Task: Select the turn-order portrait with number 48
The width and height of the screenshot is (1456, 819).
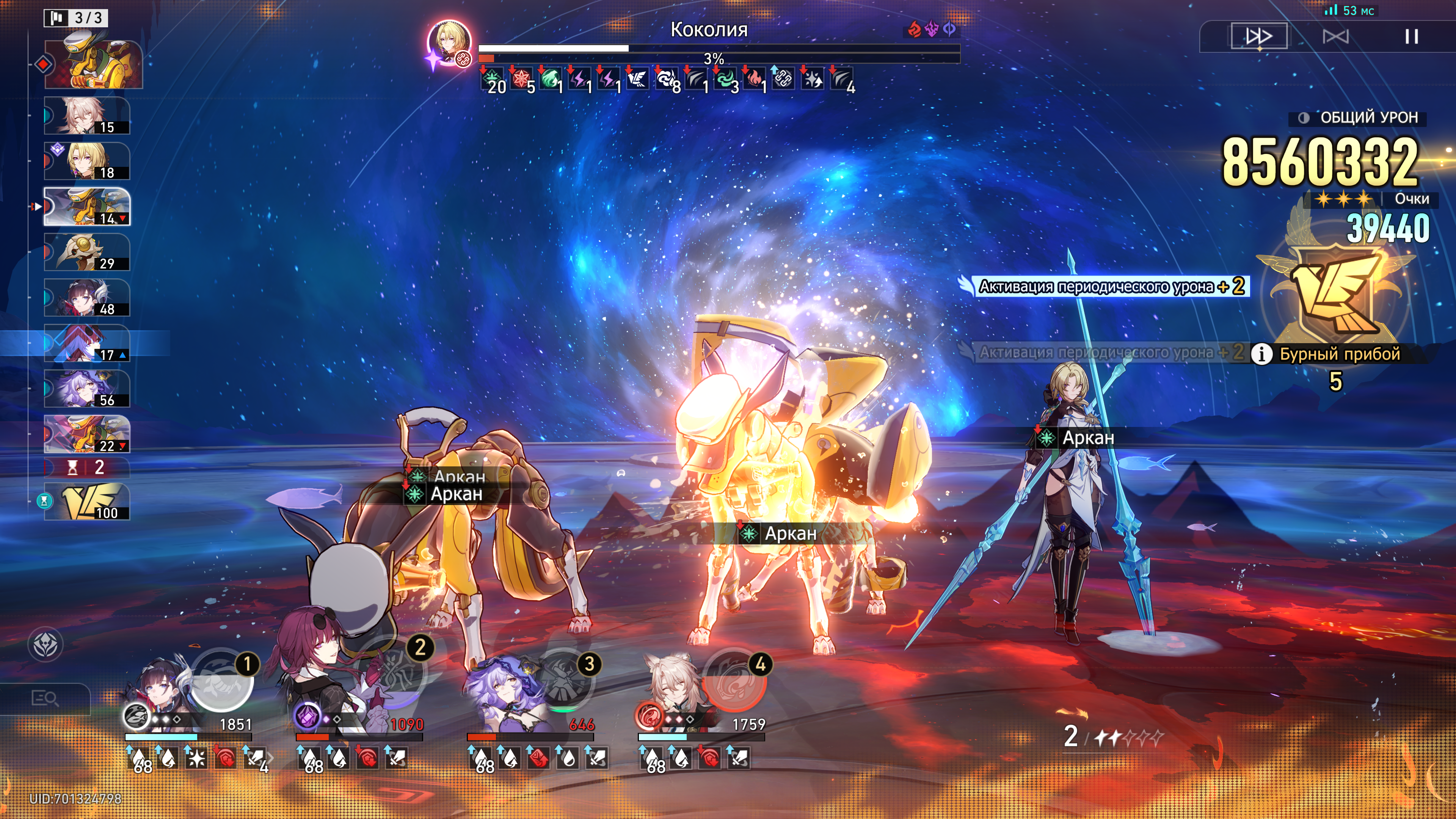Action: (x=87, y=298)
